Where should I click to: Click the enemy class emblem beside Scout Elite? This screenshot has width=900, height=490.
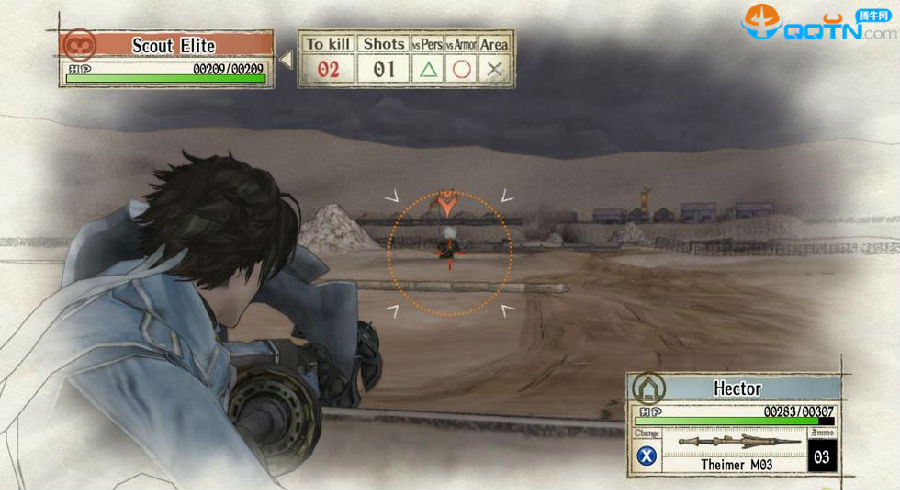pyautogui.click(x=78, y=44)
